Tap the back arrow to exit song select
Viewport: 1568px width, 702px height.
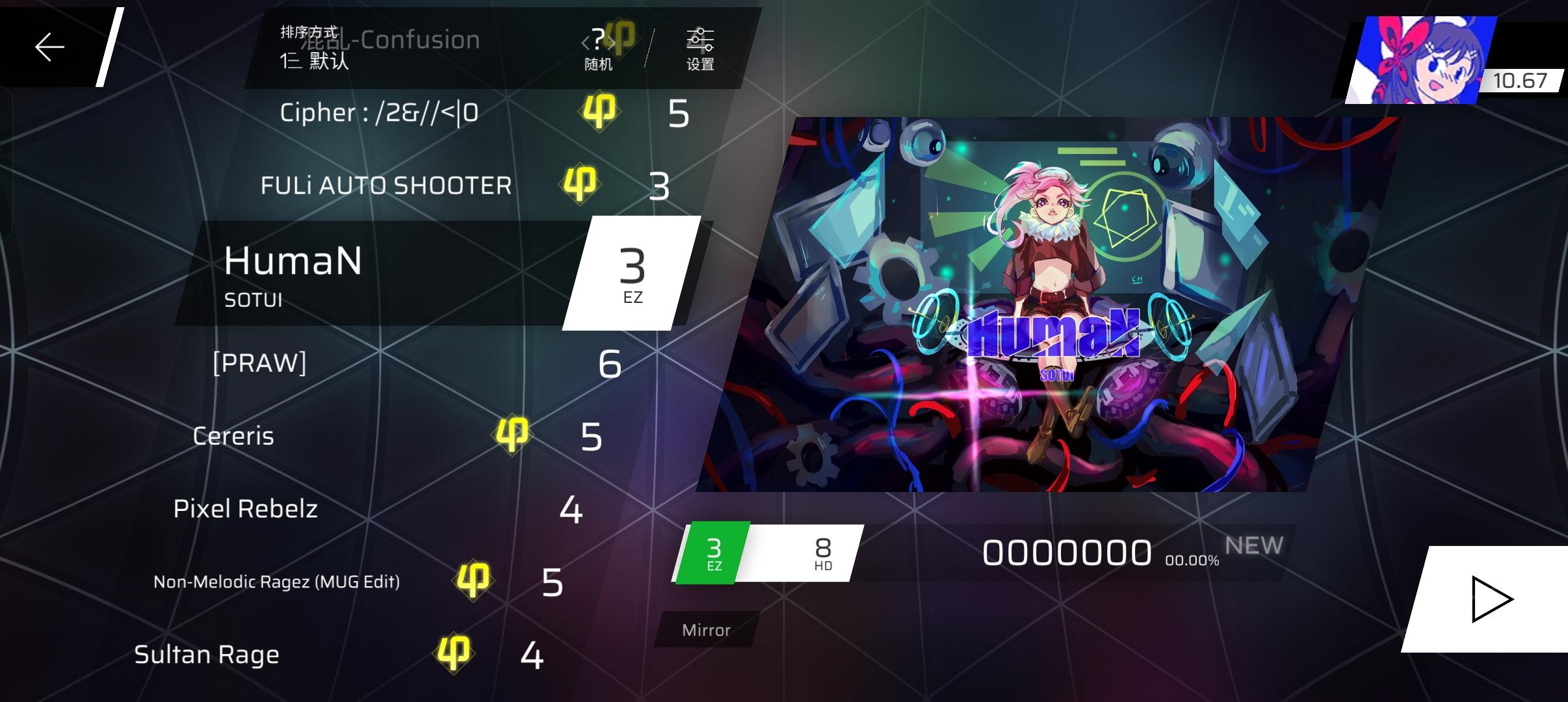[x=49, y=46]
